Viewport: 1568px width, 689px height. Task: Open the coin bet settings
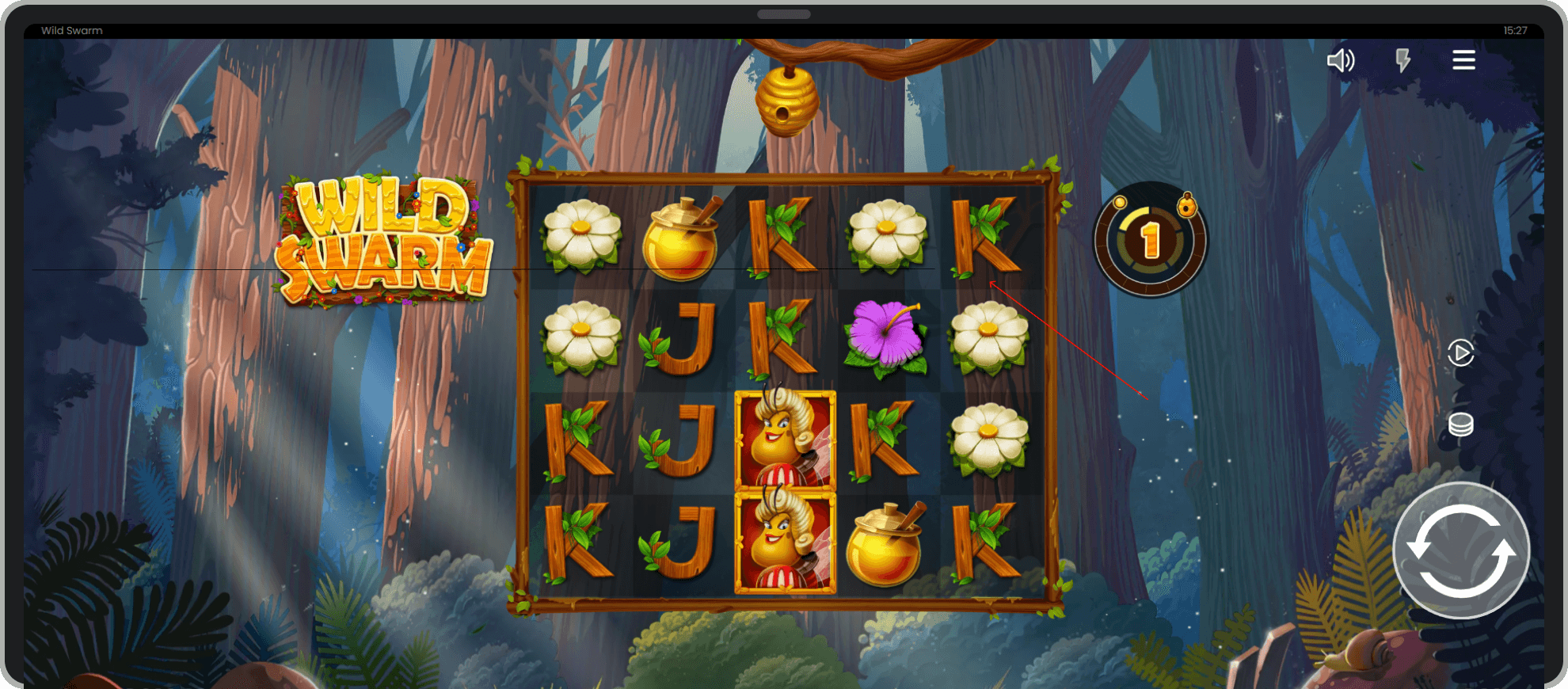(1461, 424)
